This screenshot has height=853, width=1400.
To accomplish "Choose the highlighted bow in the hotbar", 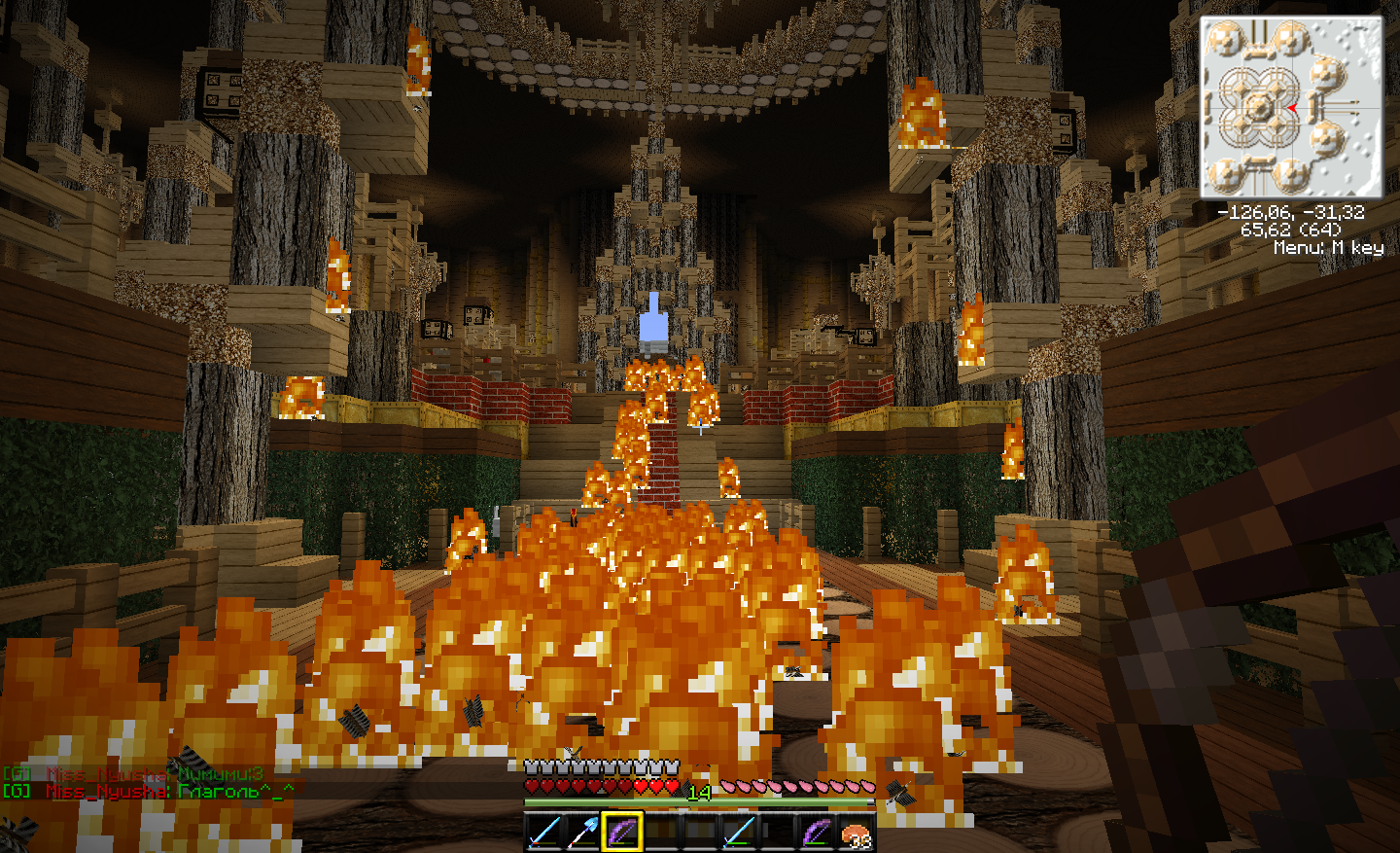I will 622,833.
